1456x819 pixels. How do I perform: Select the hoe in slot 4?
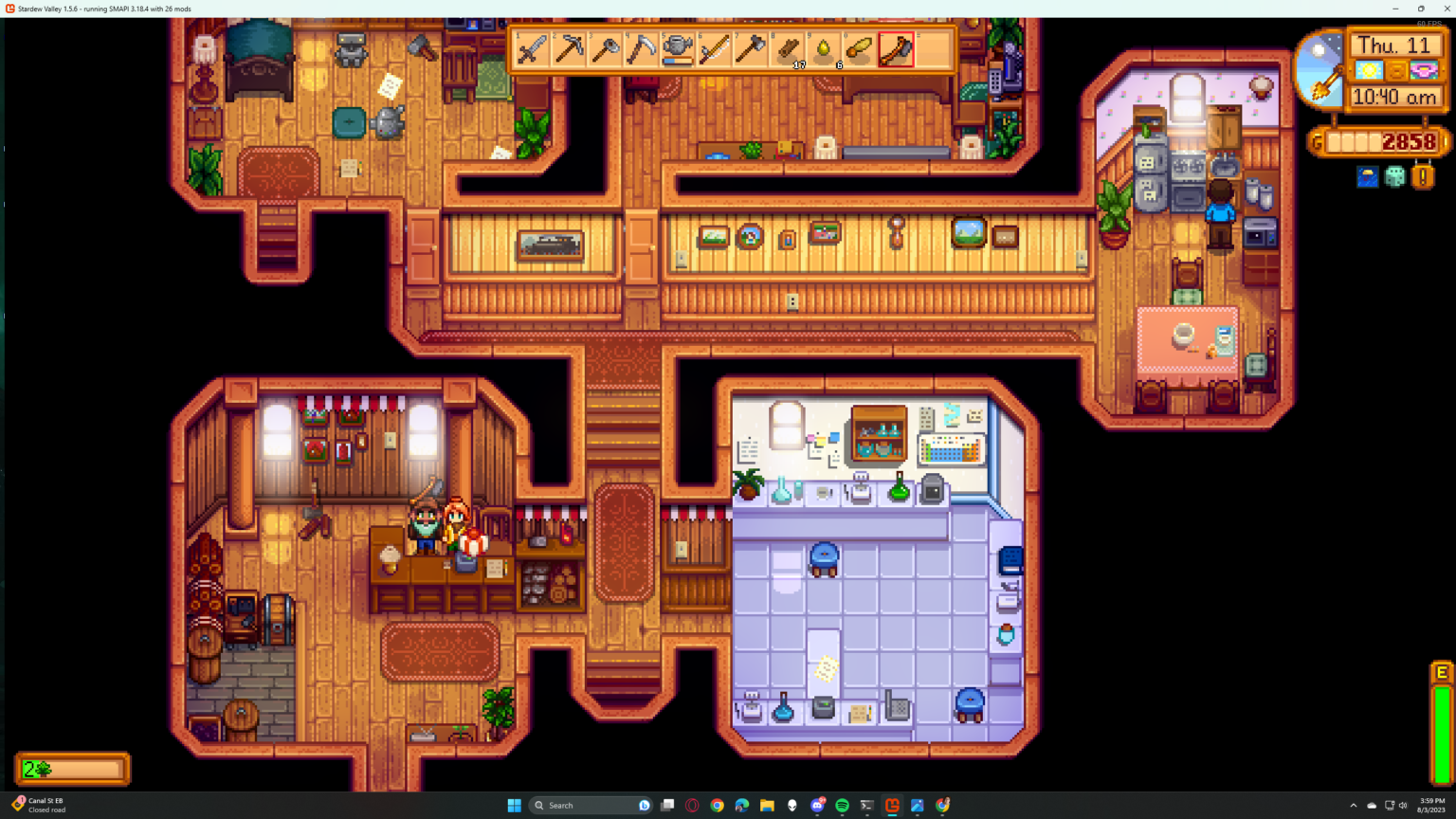643,50
